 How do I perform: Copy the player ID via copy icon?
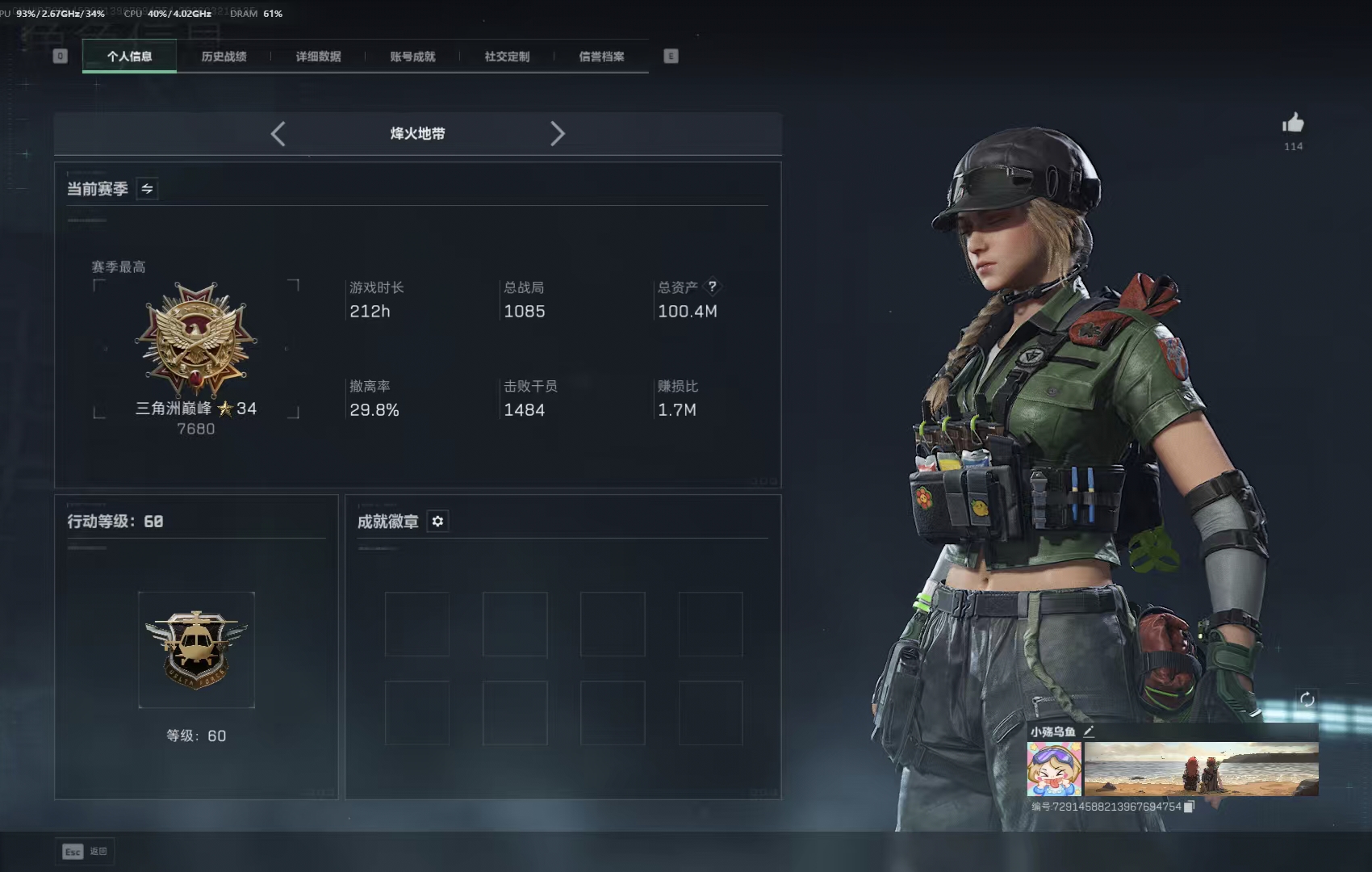point(1190,806)
